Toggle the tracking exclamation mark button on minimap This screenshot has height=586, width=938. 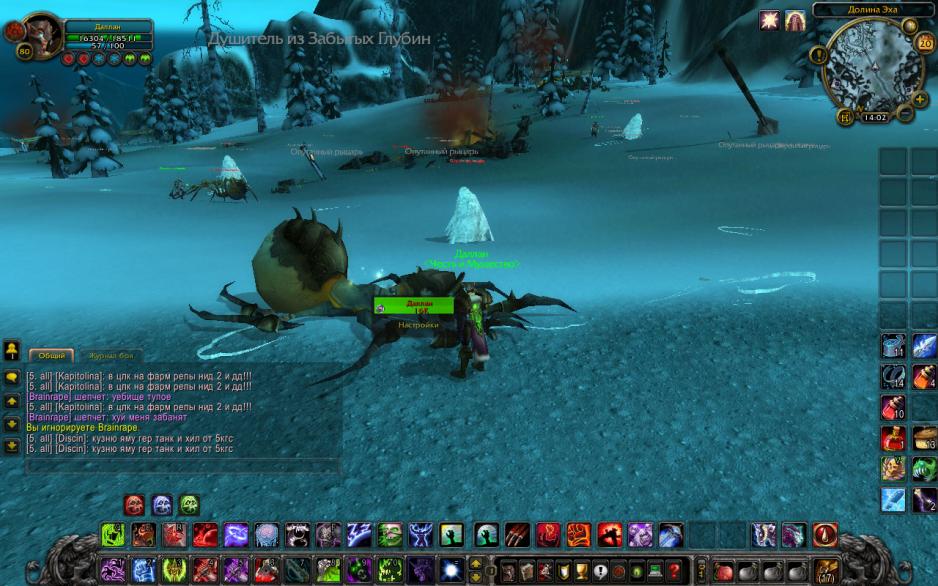[x=820, y=56]
